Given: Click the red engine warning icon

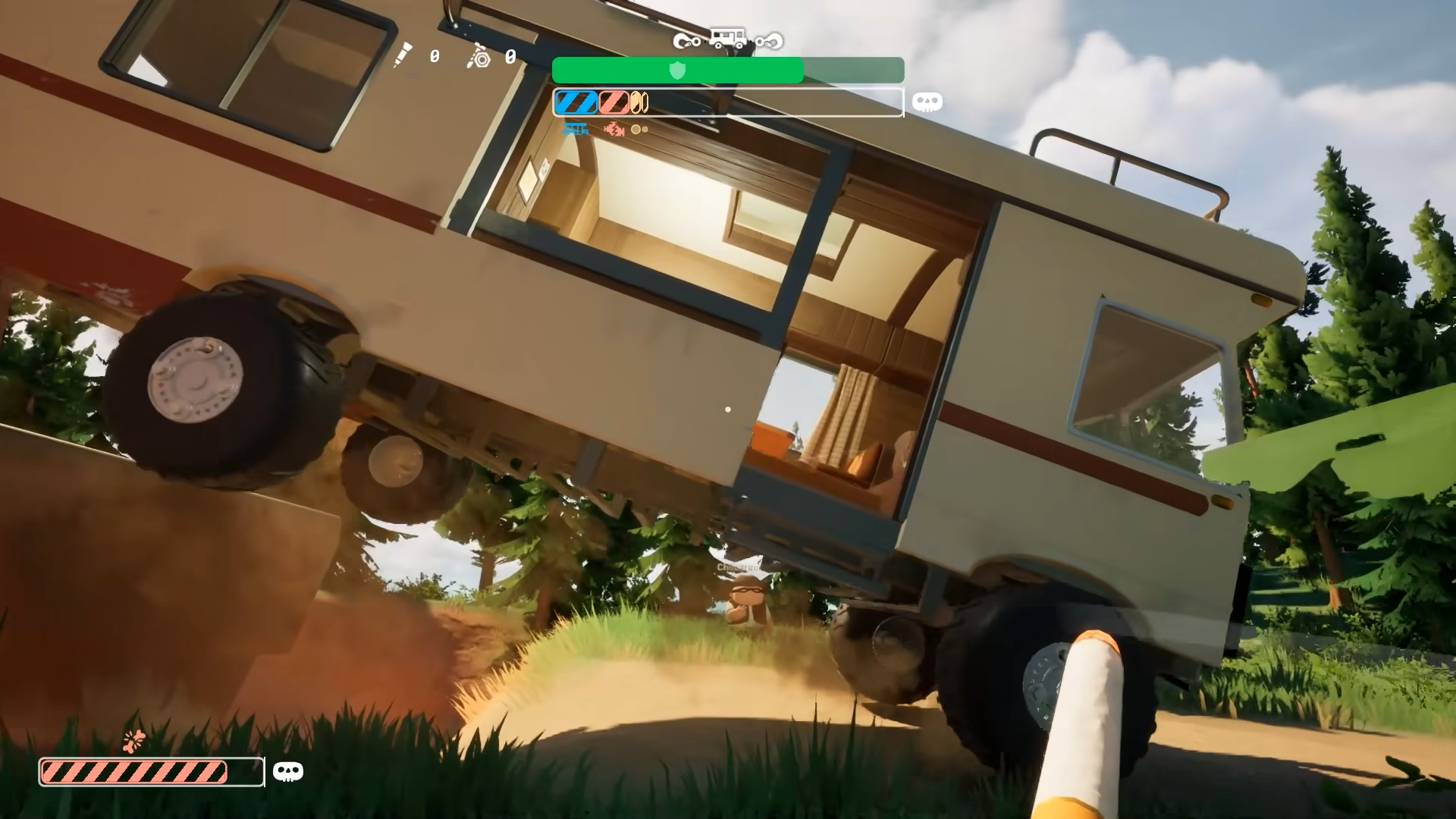Looking at the screenshot, I should click(x=613, y=130).
